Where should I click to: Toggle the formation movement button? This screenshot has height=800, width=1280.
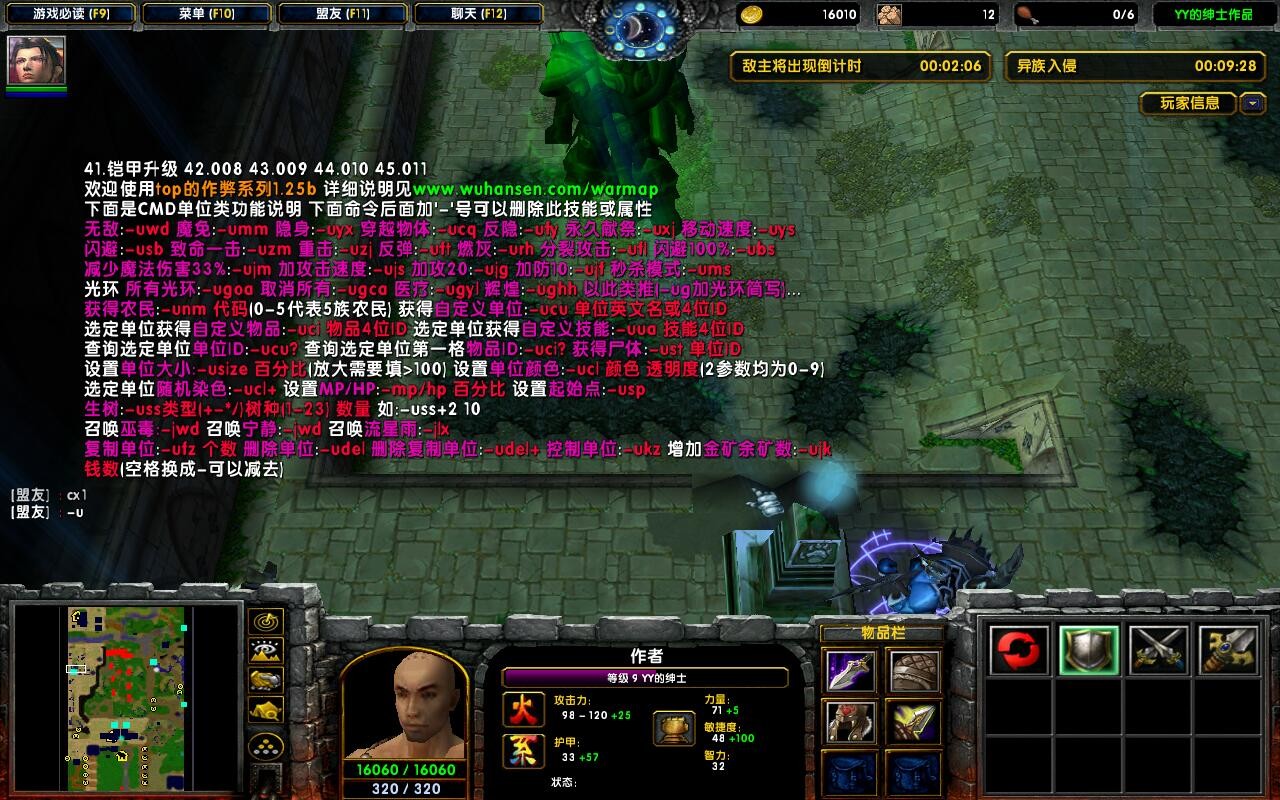pyautogui.click(x=265, y=745)
